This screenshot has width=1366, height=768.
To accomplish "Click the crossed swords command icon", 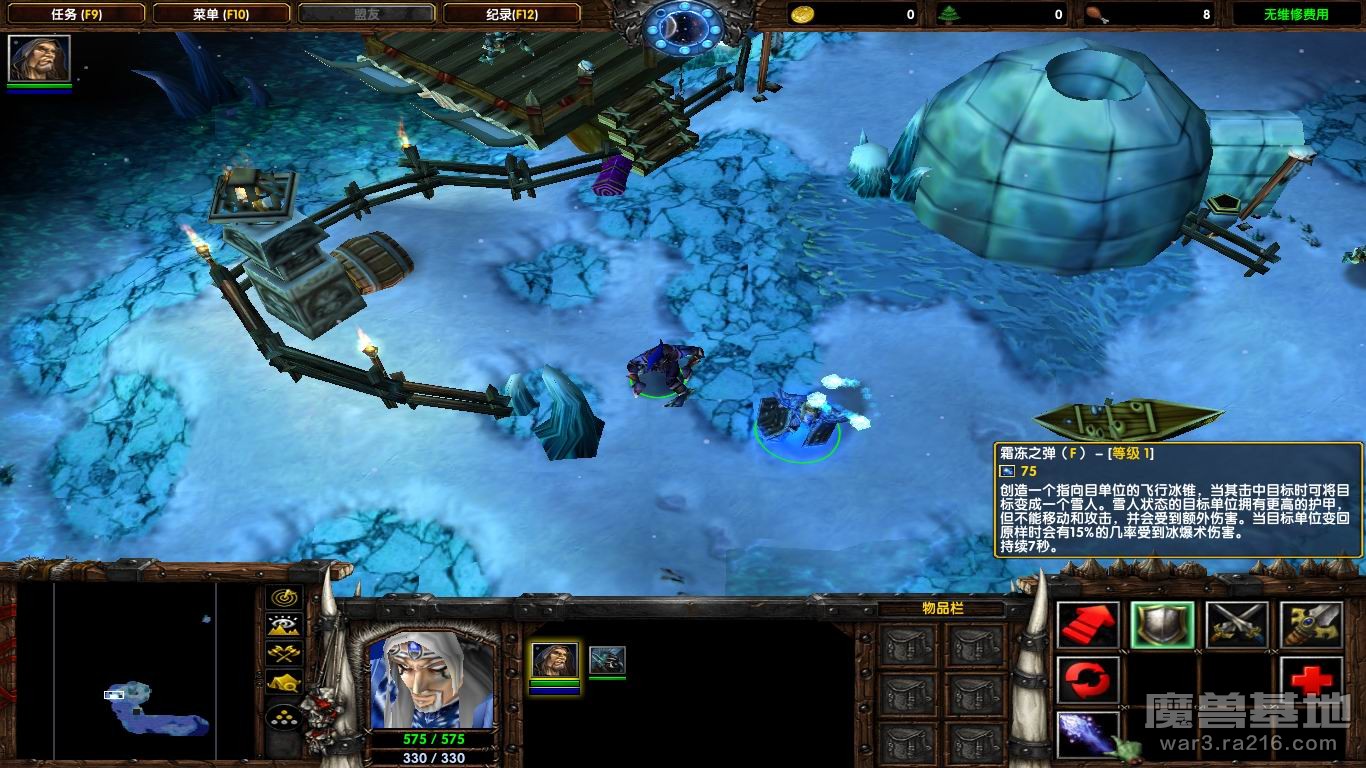I will click(x=1237, y=625).
